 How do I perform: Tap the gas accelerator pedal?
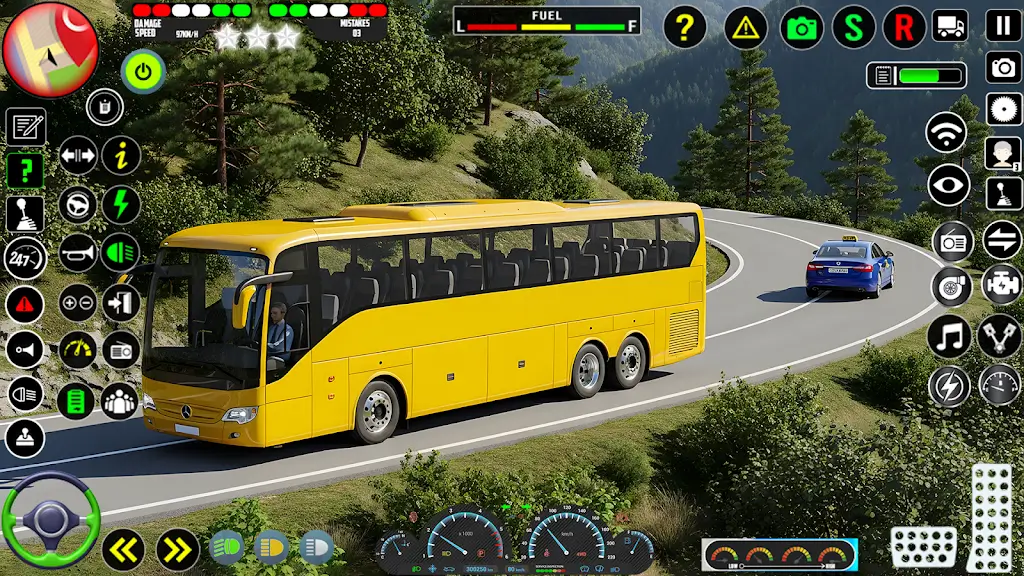(x=991, y=517)
